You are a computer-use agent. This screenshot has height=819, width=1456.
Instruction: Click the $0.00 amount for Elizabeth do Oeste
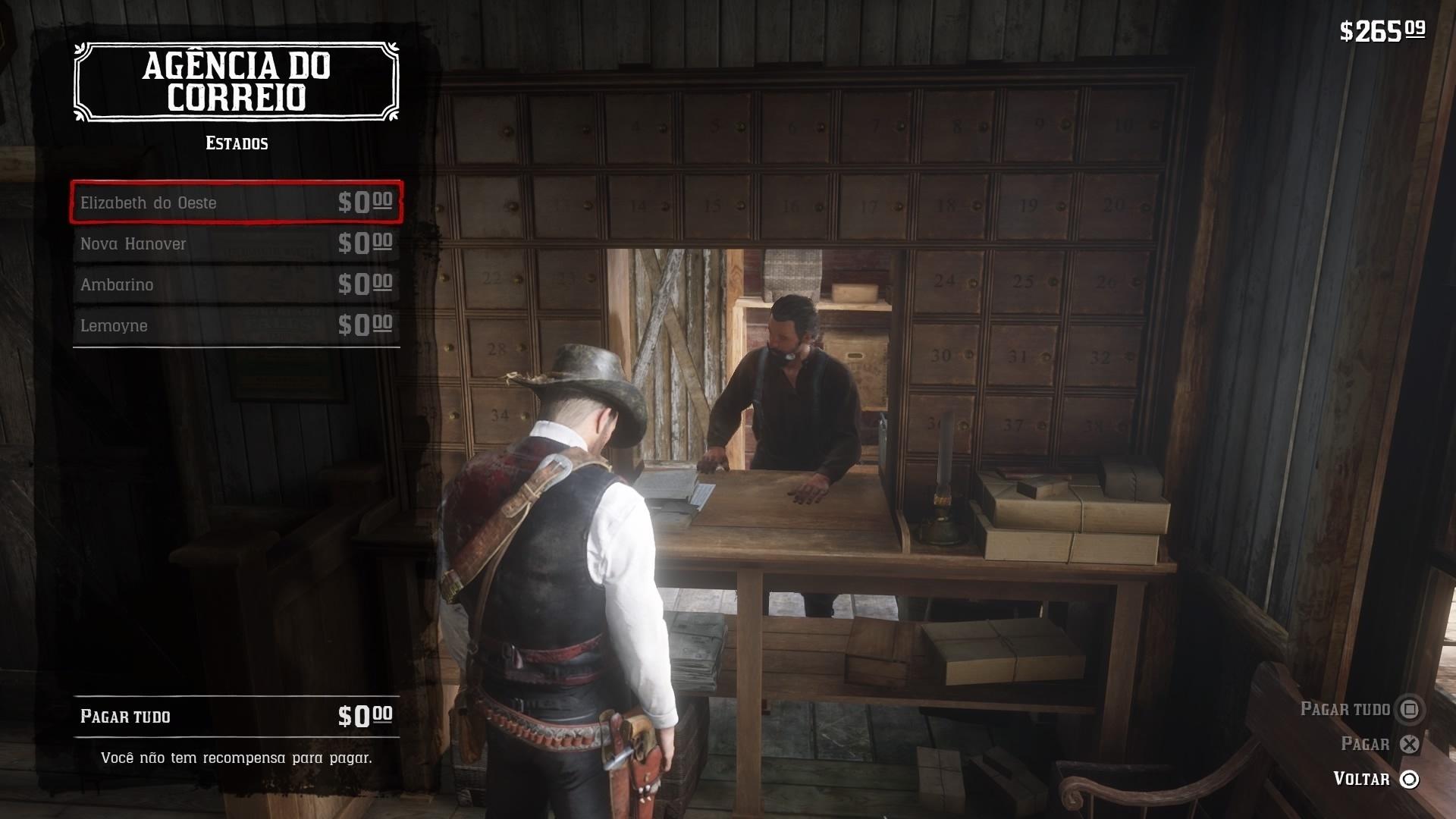(x=365, y=202)
